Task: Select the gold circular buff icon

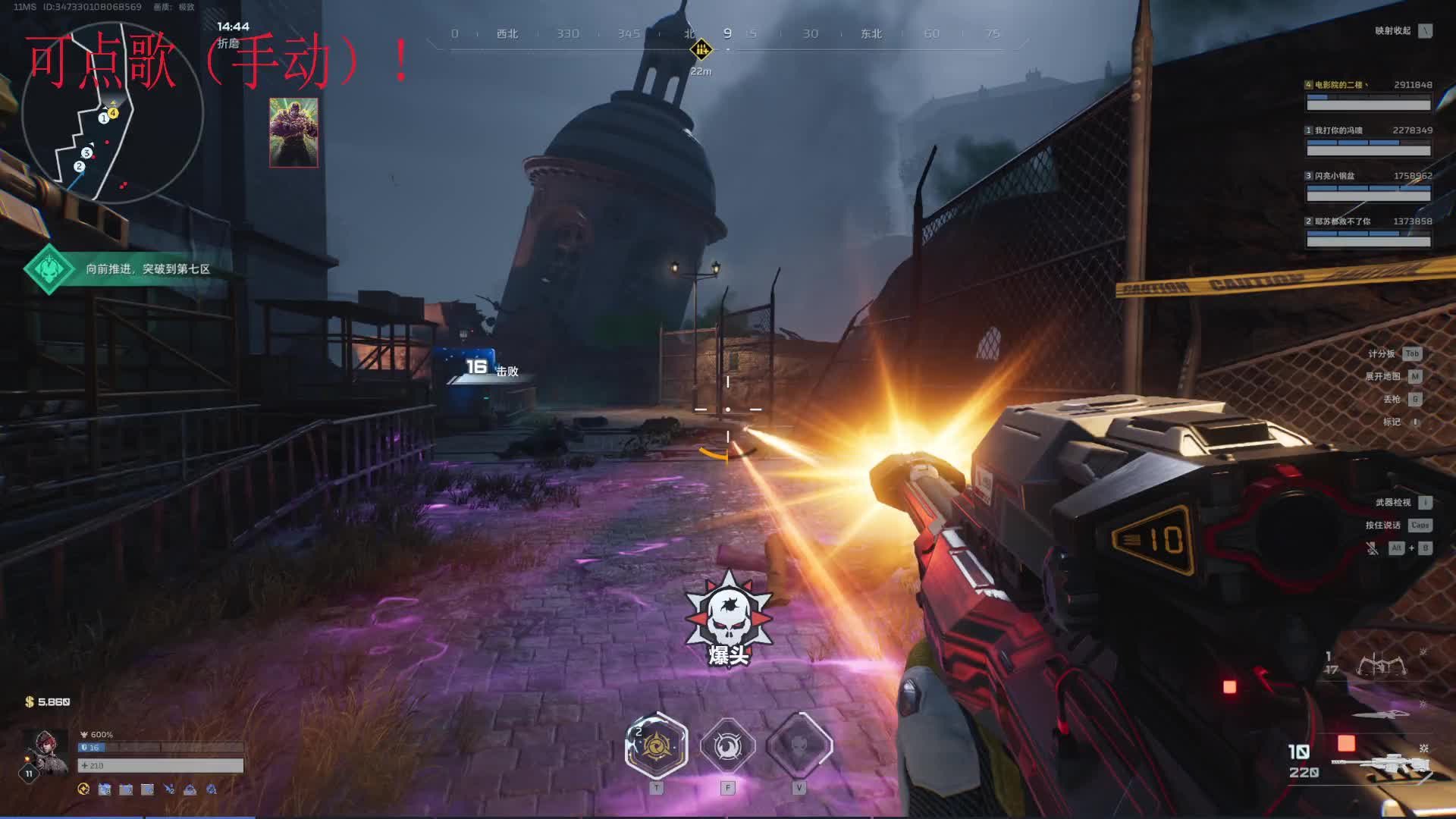Action: pyautogui.click(x=83, y=789)
